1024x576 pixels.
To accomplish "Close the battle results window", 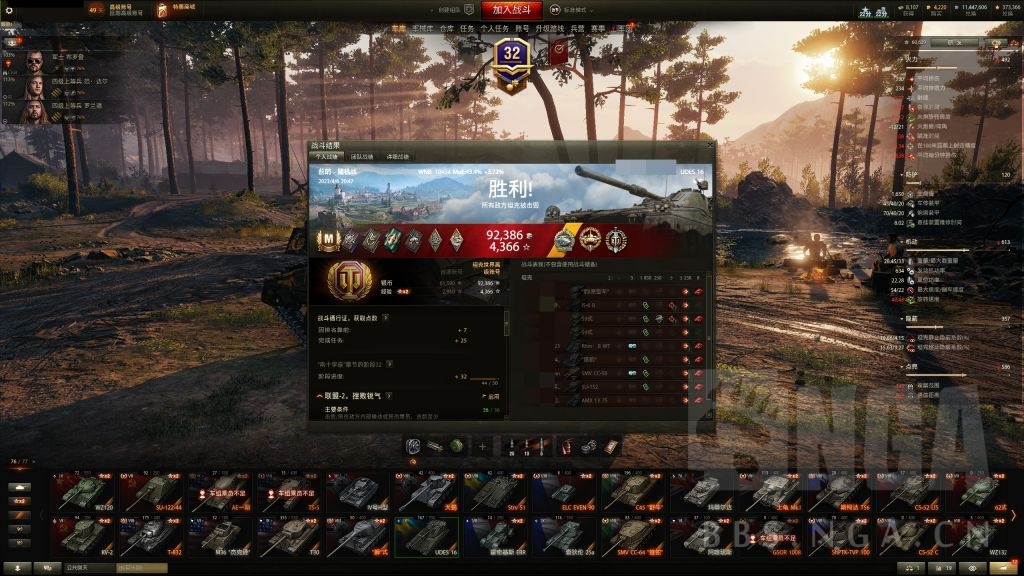I will coord(711,146).
